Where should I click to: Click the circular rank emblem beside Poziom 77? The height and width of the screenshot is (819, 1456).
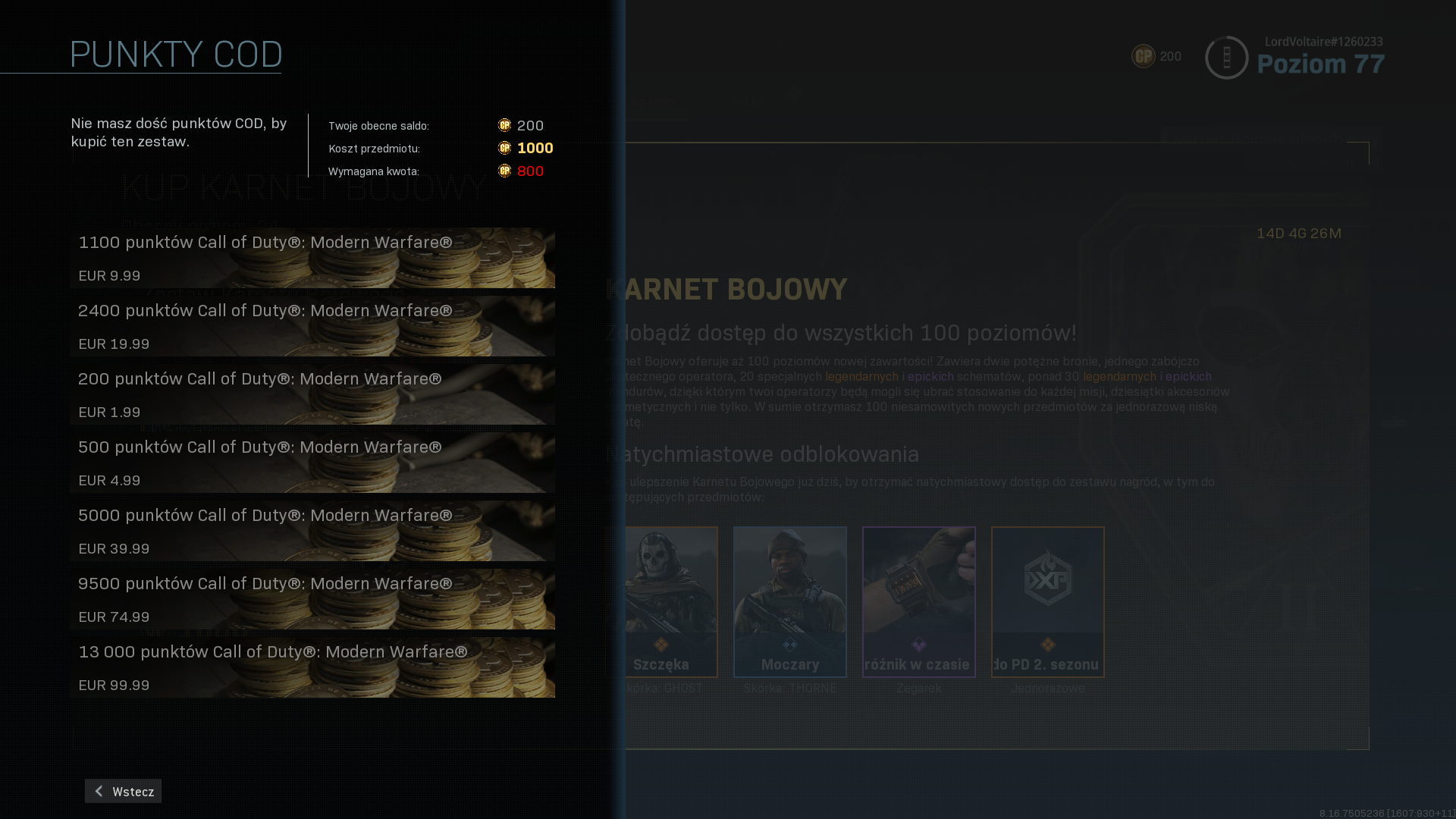1226,56
